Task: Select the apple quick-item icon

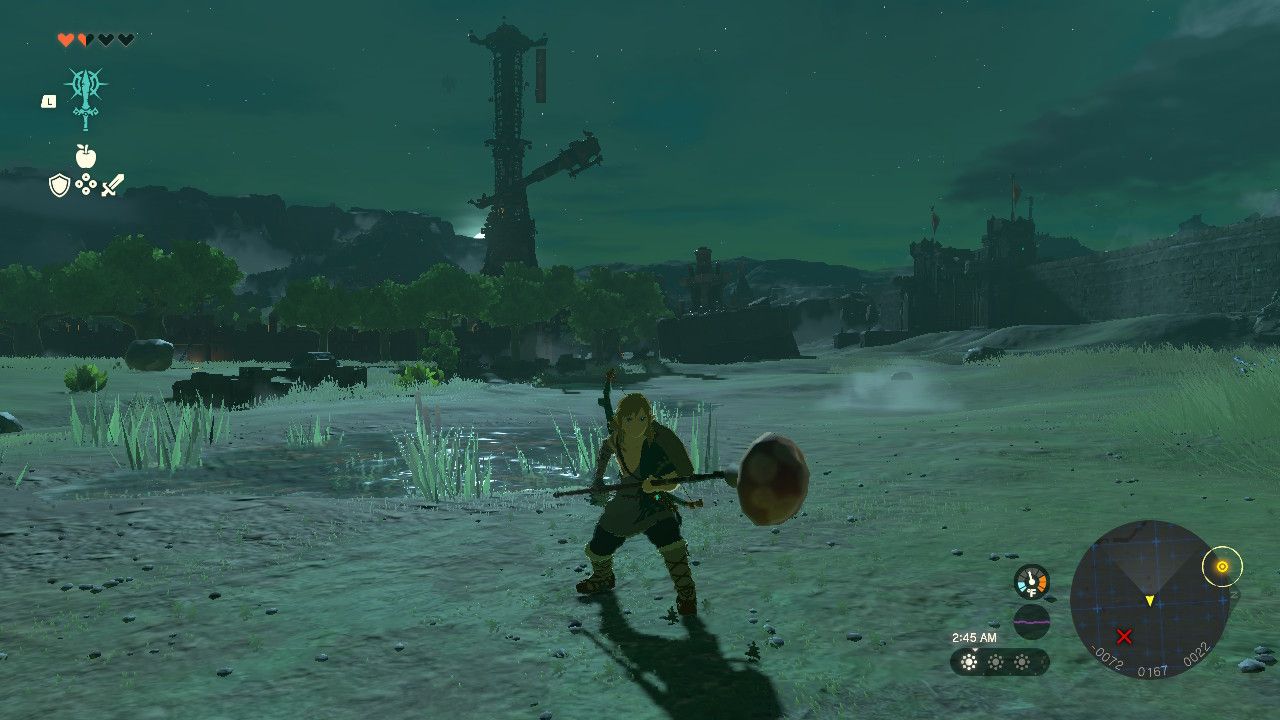Action: pos(85,156)
